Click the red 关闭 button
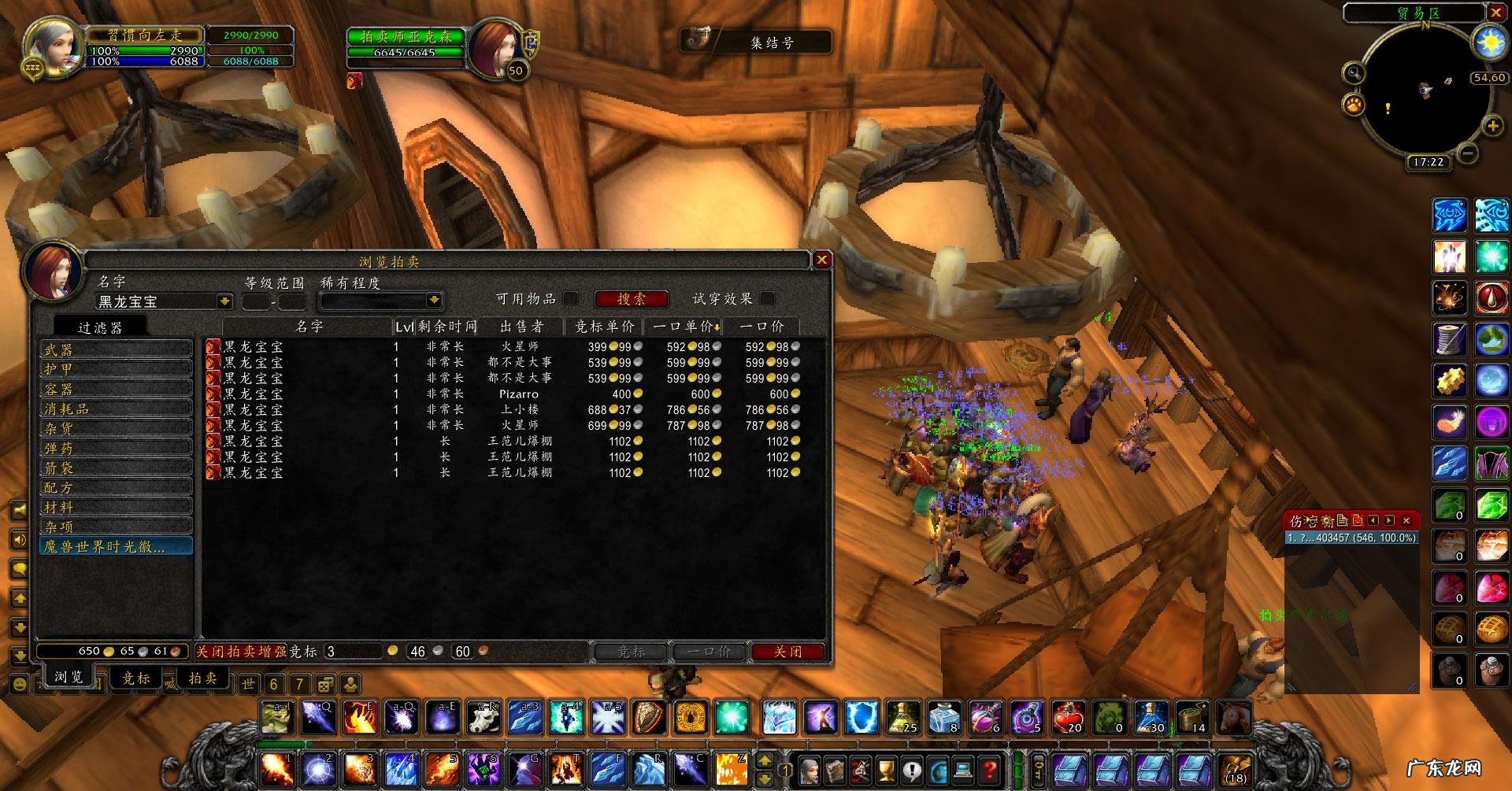This screenshot has height=791, width=1512. click(787, 652)
